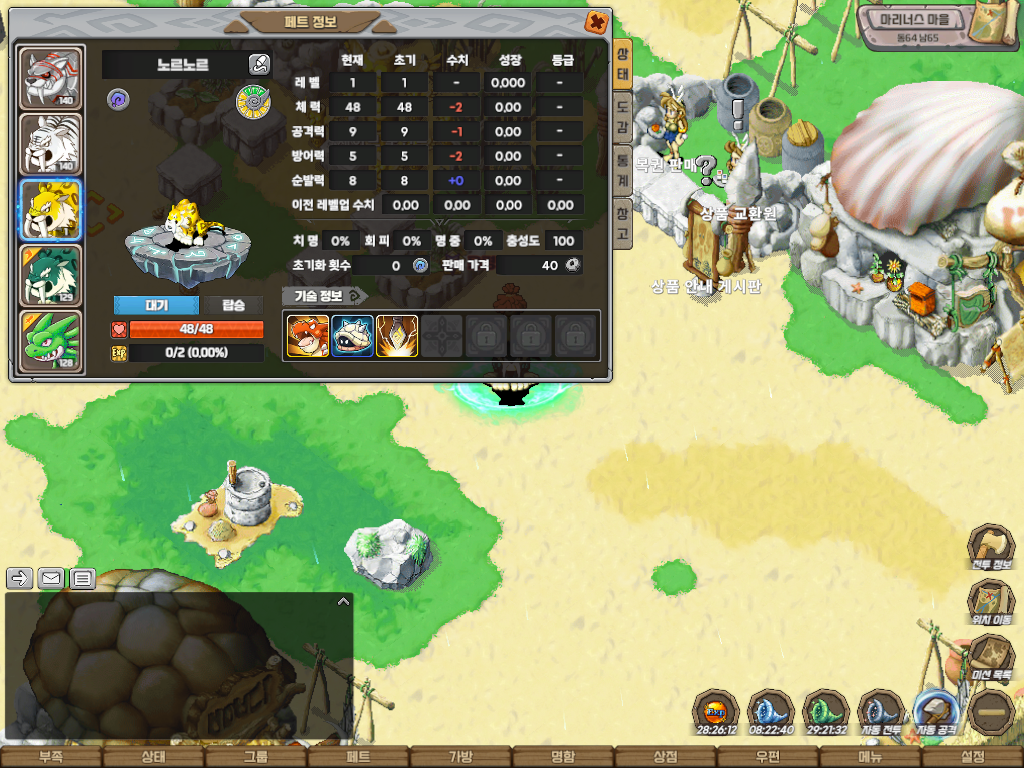The image size is (1024, 768).
Task: Open the 상점 shop from bottom bar
Action: coord(665,757)
